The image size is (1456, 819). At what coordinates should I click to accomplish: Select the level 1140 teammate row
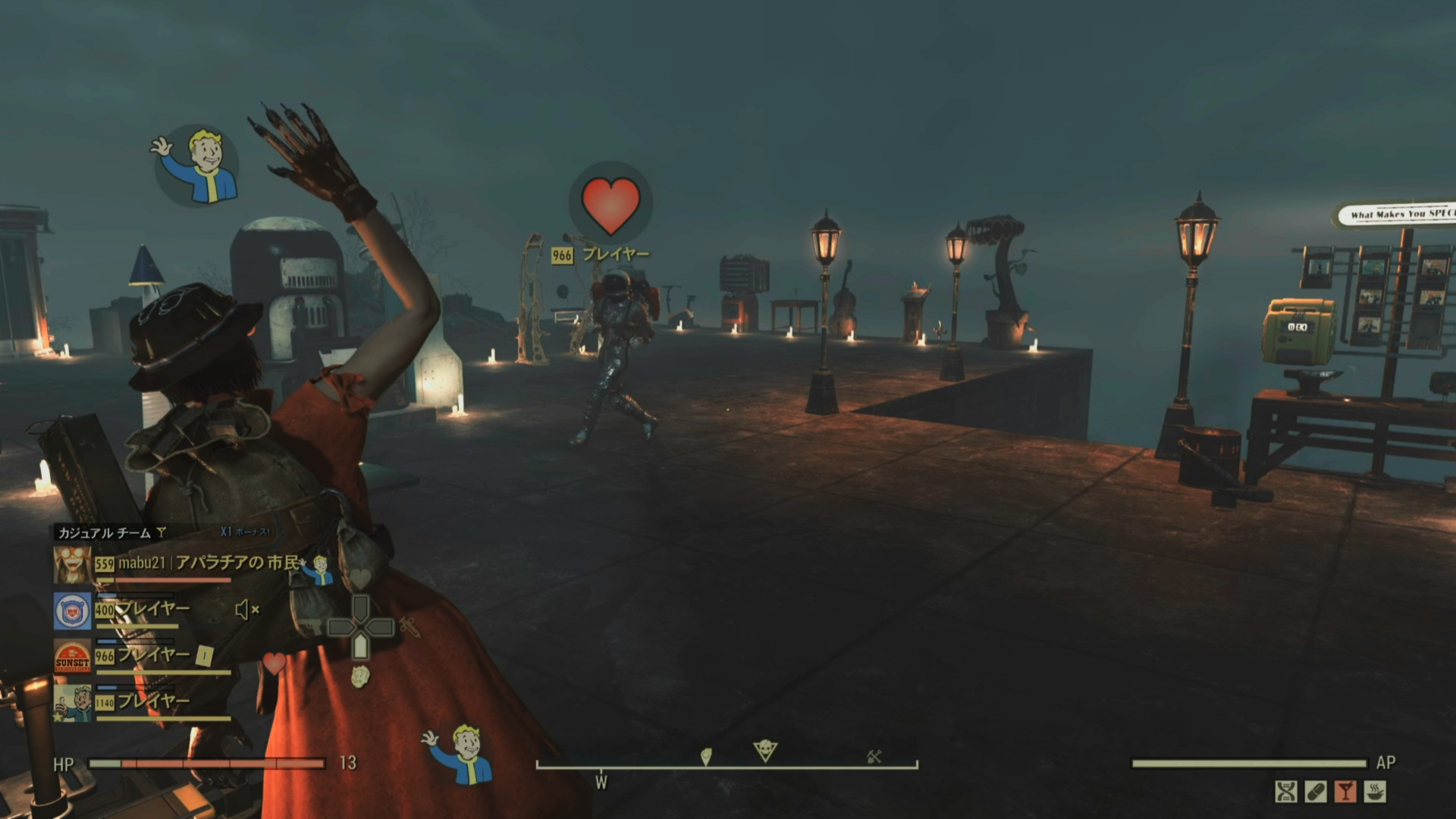[152, 701]
